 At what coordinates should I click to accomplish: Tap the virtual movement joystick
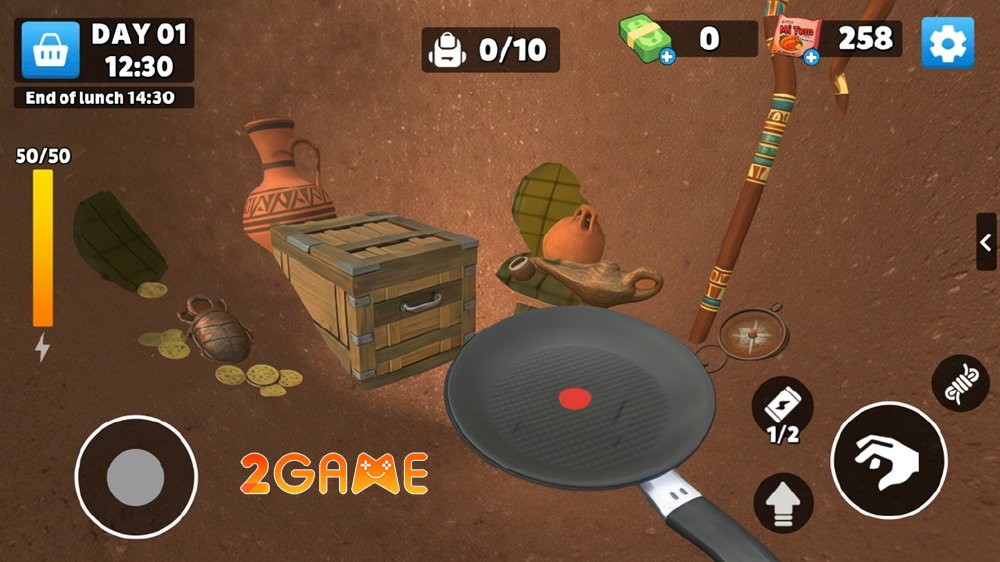pos(135,476)
